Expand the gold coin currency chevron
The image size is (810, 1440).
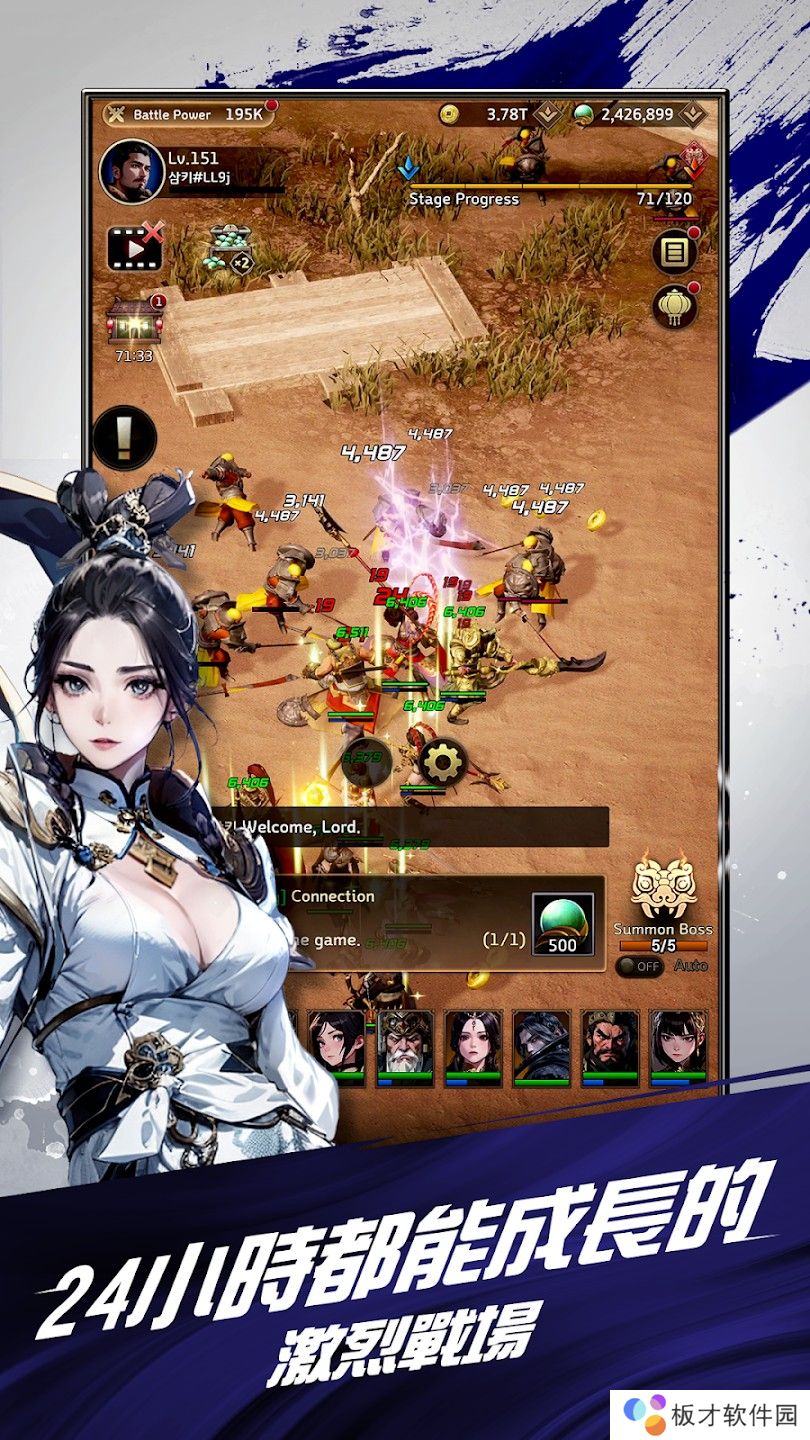pos(546,114)
